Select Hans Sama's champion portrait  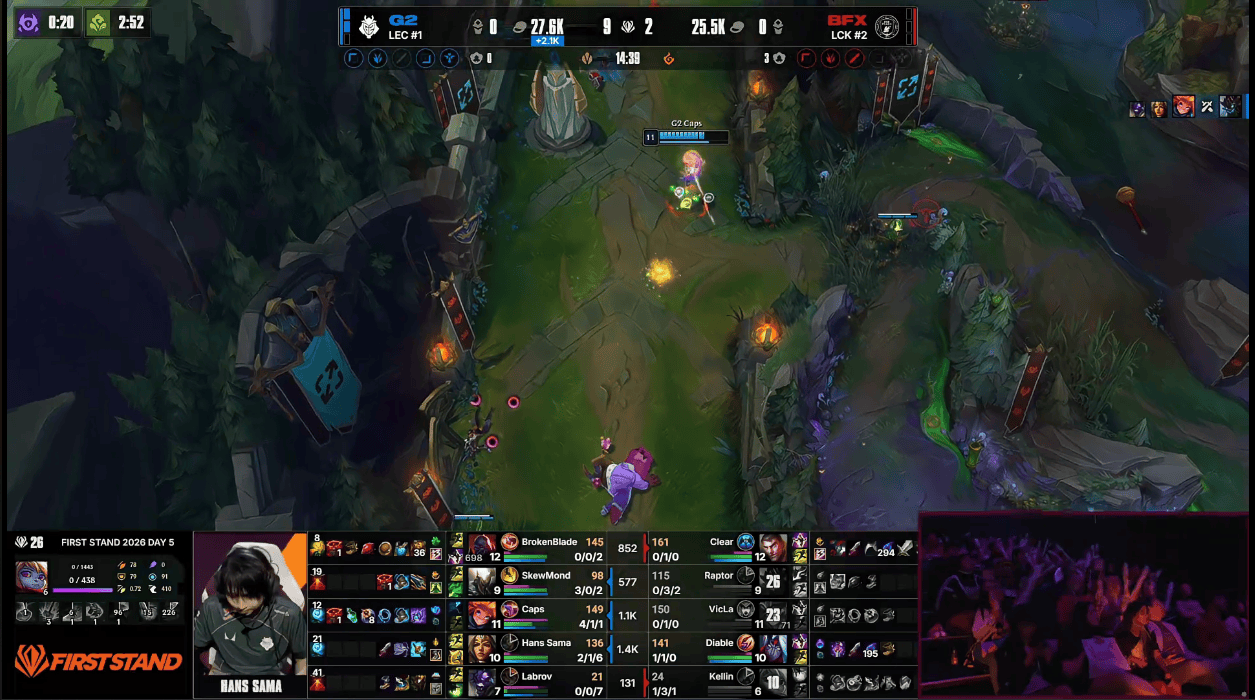482,648
